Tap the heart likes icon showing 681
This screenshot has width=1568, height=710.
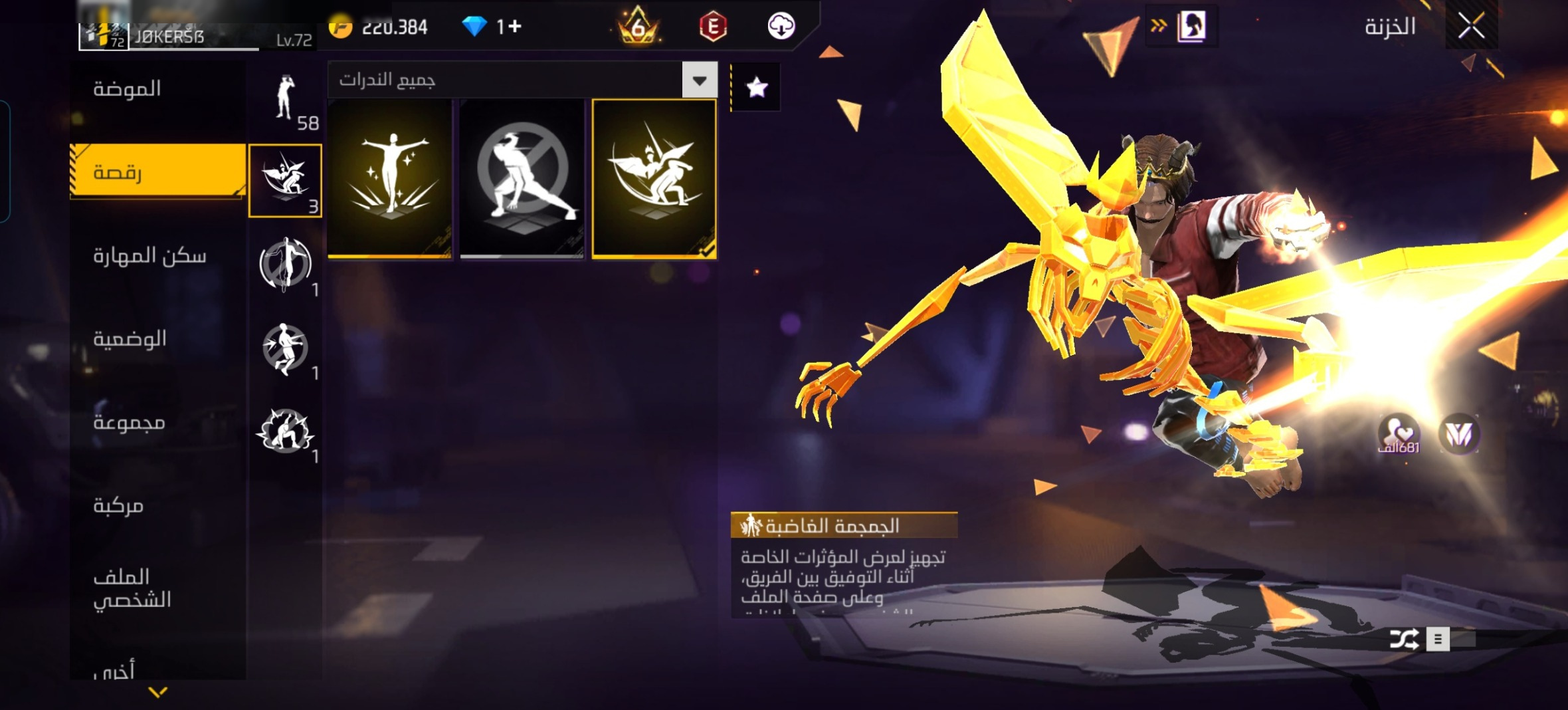(x=1399, y=433)
